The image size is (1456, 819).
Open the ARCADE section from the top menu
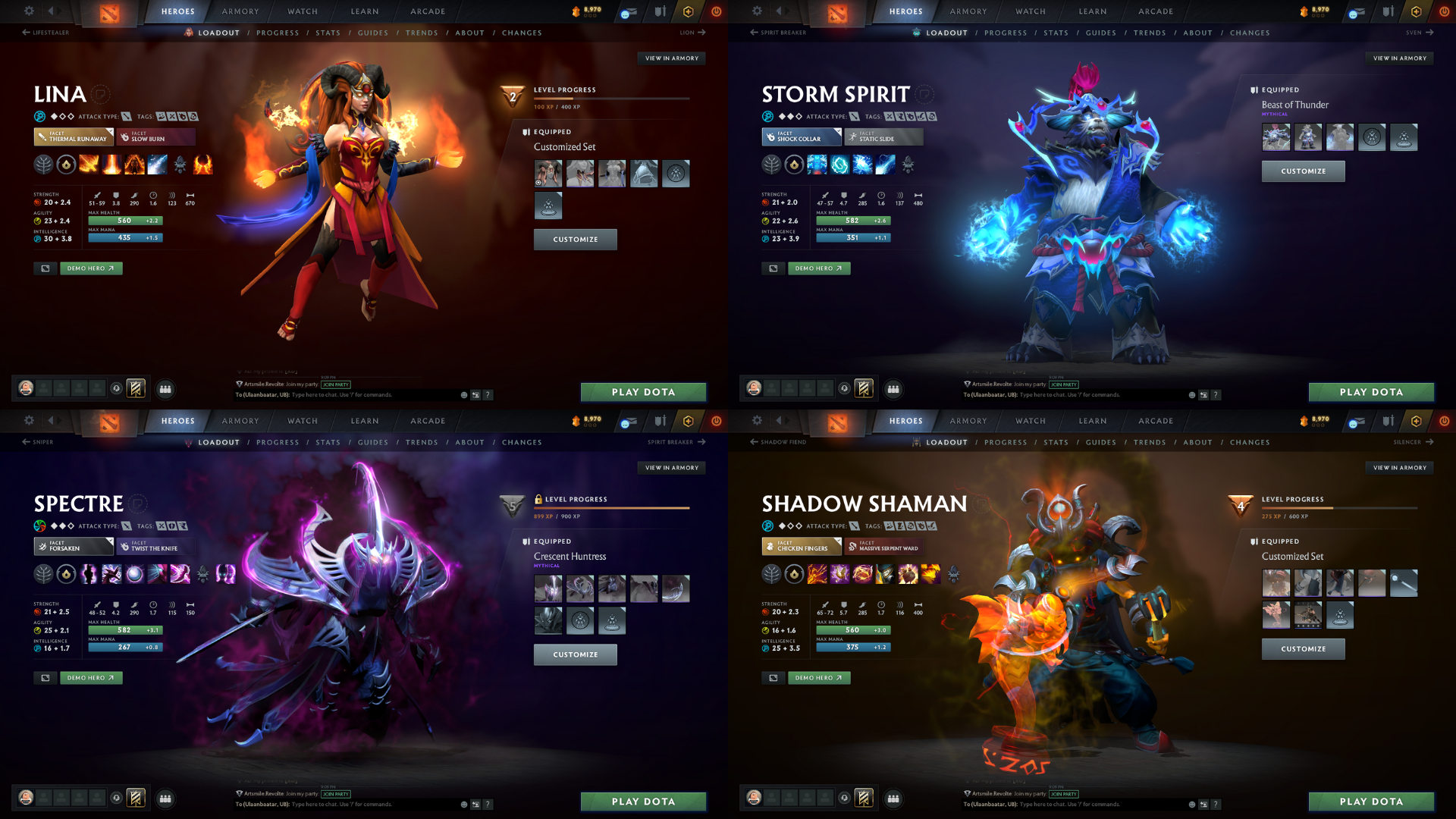[x=427, y=11]
